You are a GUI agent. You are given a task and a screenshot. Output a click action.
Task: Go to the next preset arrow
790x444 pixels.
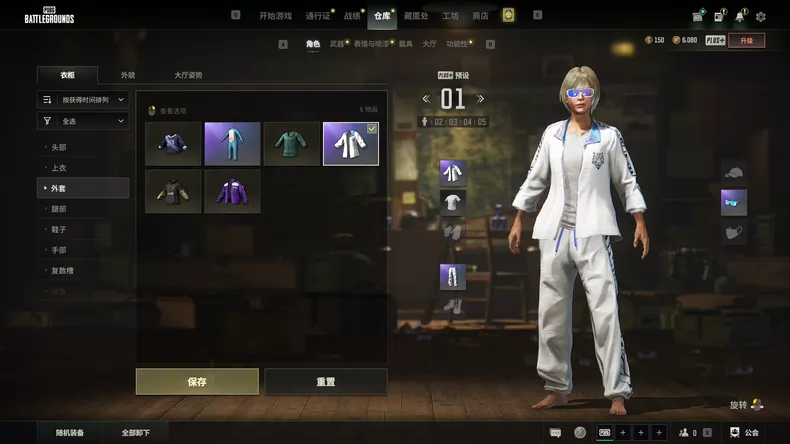(x=481, y=98)
